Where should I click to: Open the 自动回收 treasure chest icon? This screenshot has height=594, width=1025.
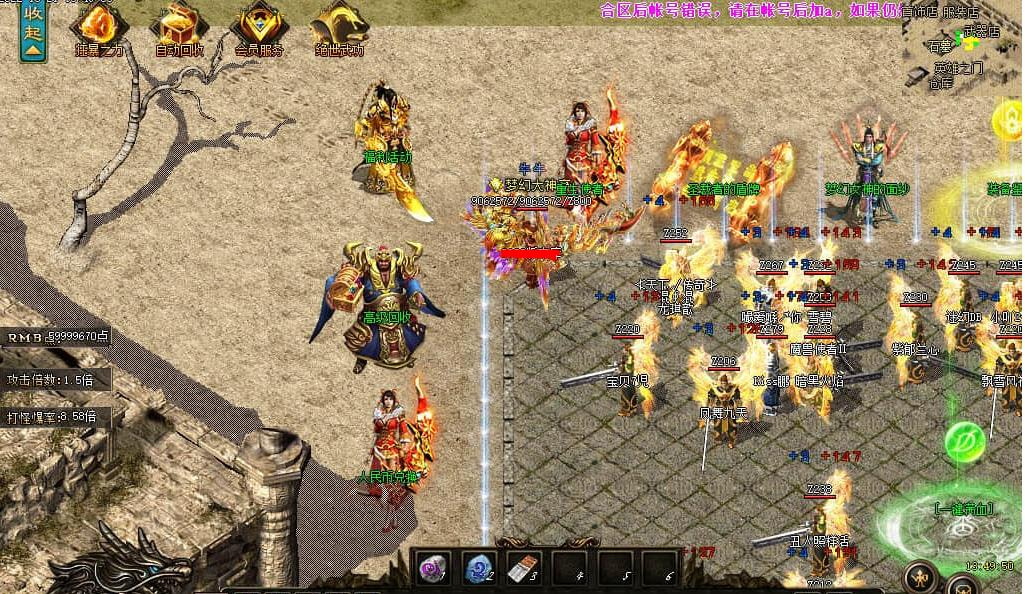[180, 26]
